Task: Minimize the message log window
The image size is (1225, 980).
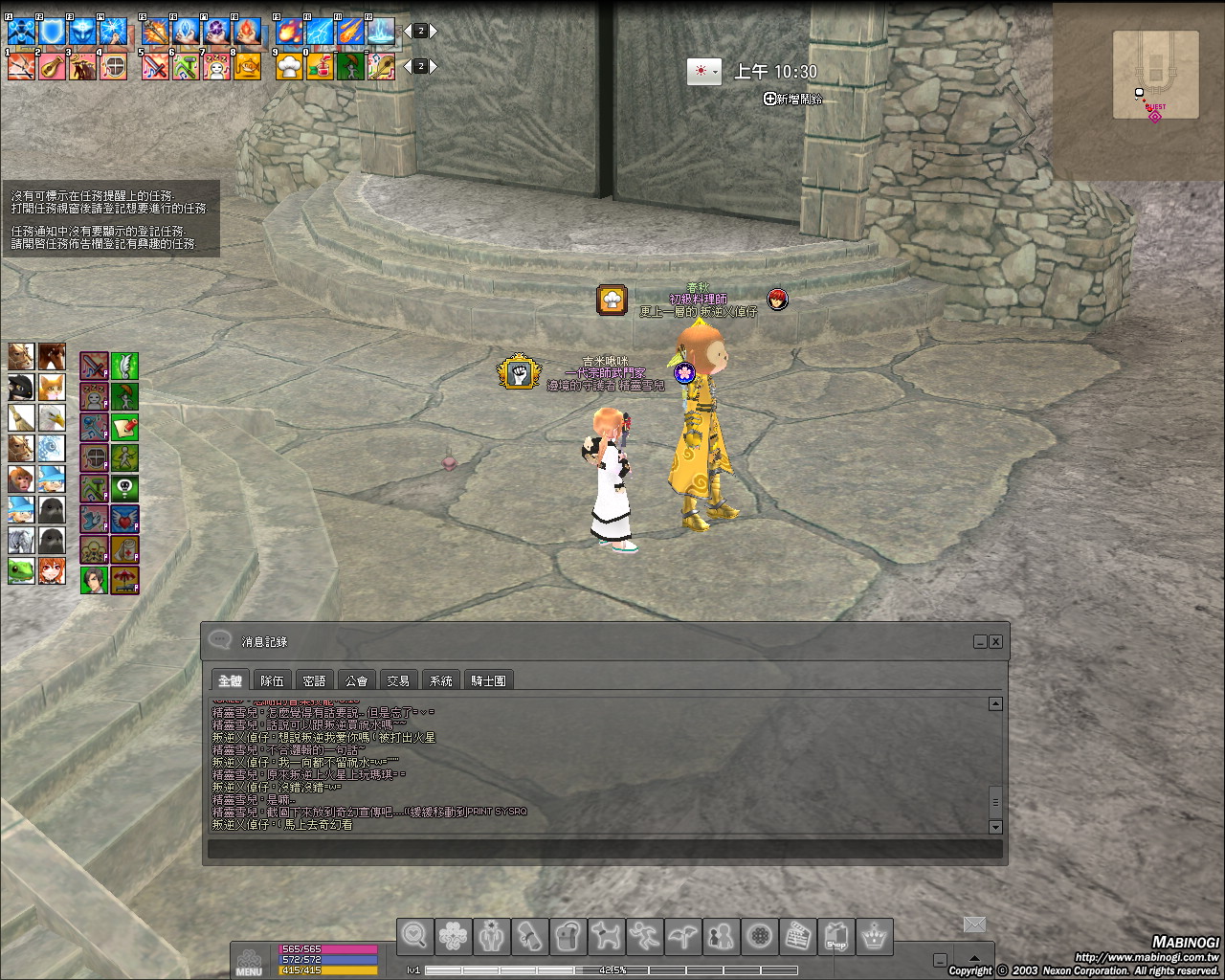Action: [980, 641]
